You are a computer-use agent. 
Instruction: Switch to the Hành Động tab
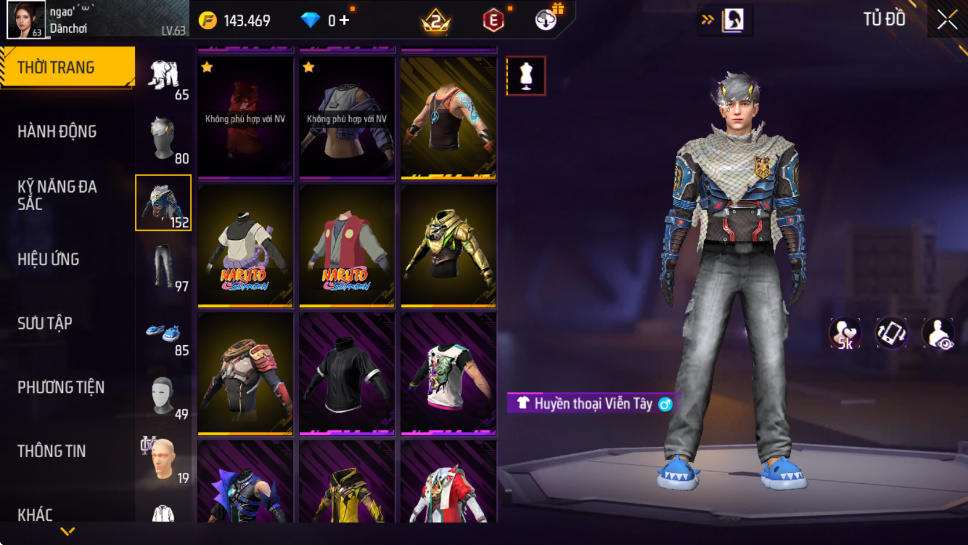pos(57,131)
